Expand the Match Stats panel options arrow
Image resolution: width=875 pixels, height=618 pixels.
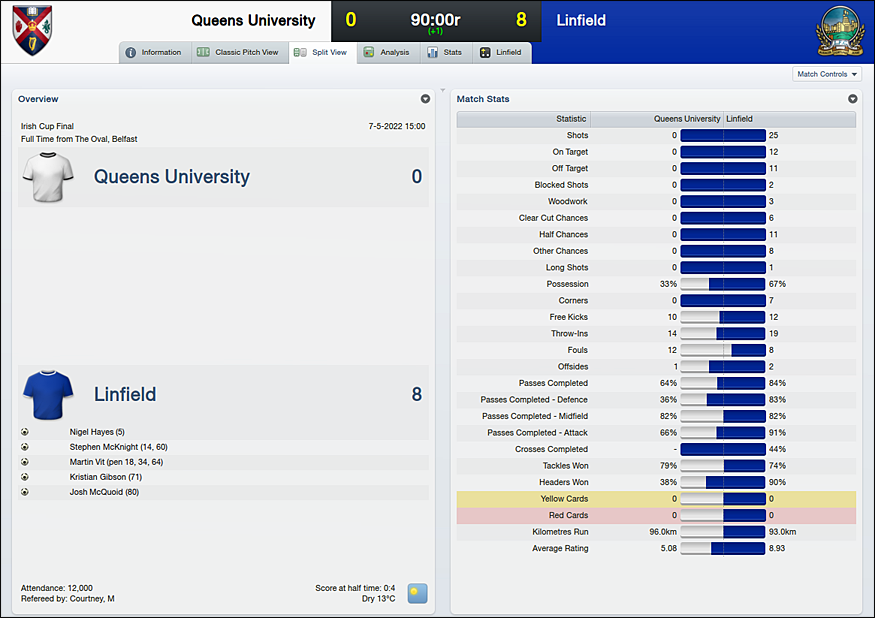[853, 99]
